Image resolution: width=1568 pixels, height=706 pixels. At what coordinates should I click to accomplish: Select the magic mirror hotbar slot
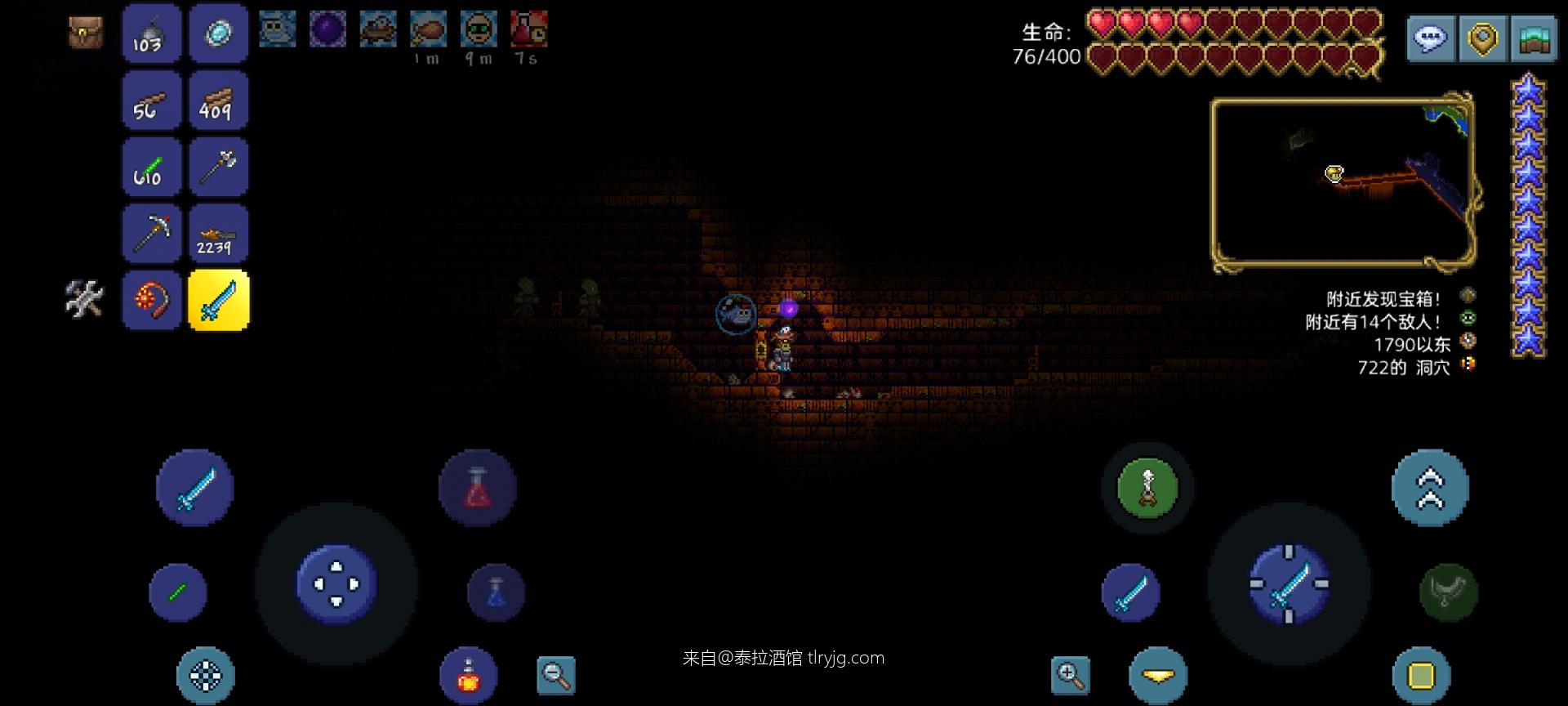coord(217,34)
